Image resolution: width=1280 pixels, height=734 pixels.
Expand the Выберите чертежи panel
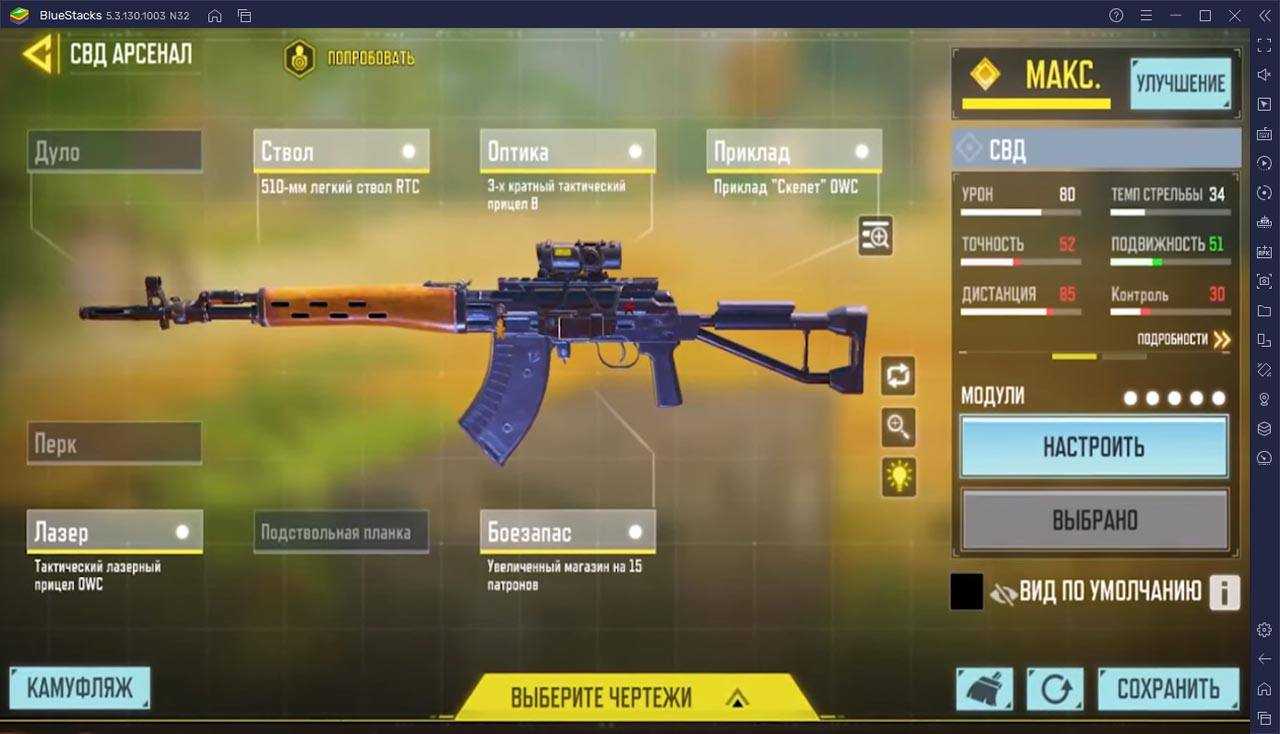628,697
